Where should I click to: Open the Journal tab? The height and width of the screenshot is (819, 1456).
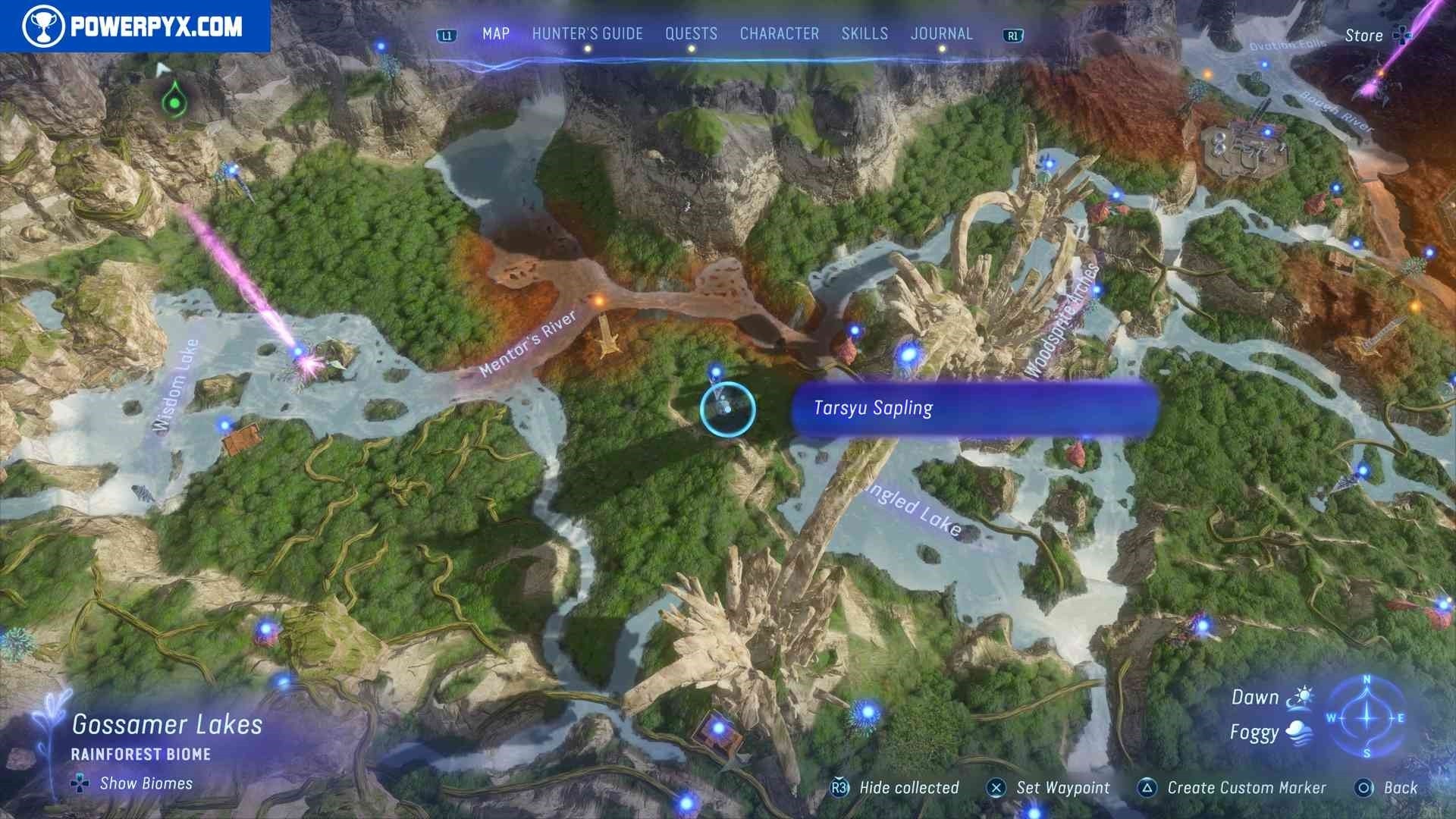(x=941, y=34)
